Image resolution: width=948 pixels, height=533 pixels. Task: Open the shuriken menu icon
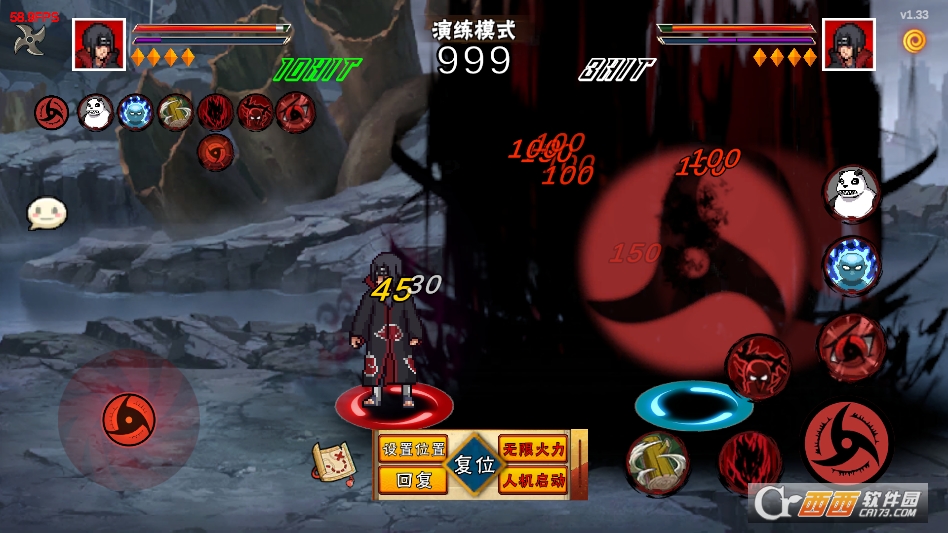[29, 40]
